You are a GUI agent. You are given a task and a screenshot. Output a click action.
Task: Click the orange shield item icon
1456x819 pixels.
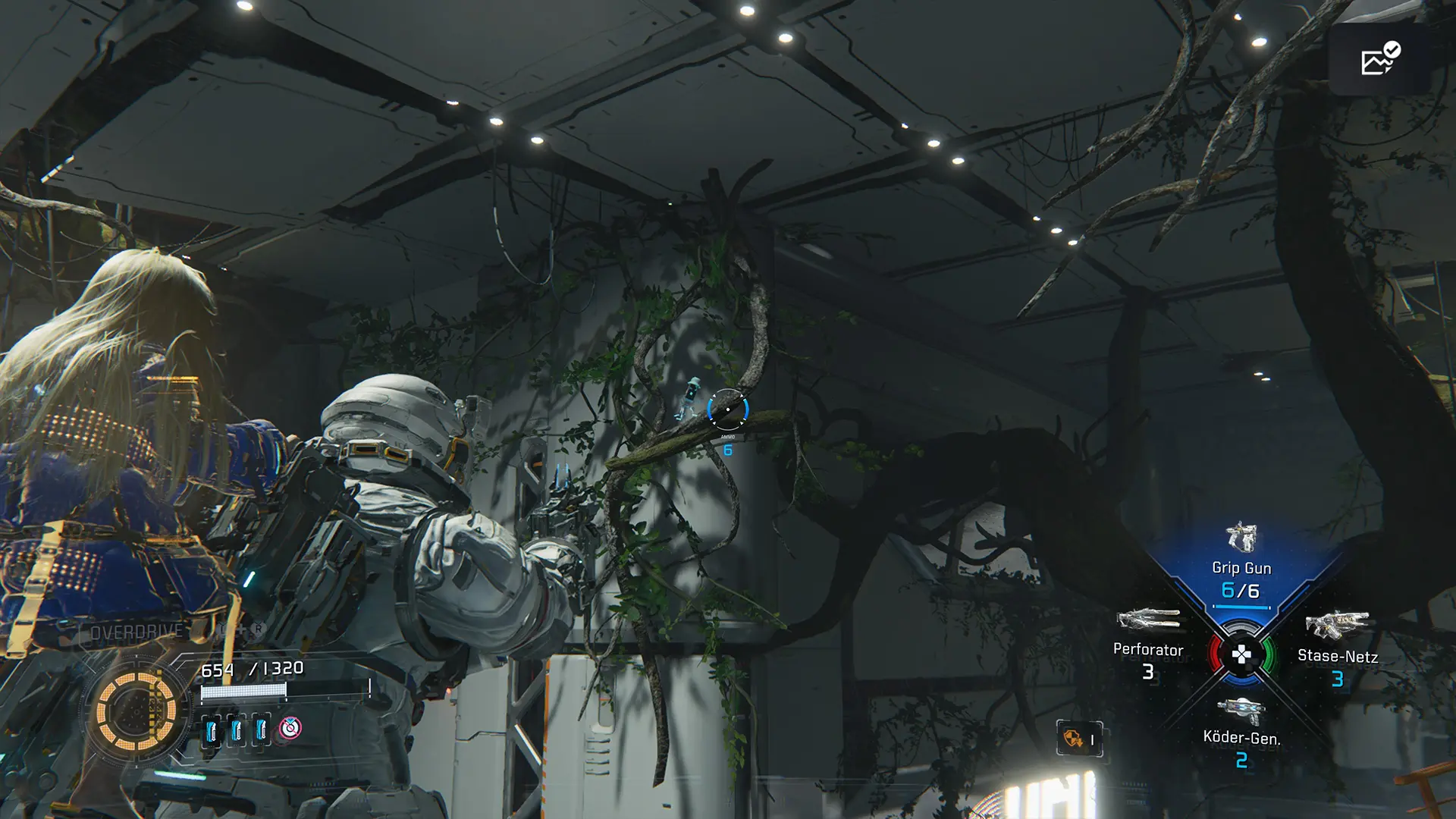[x=1074, y=738]
